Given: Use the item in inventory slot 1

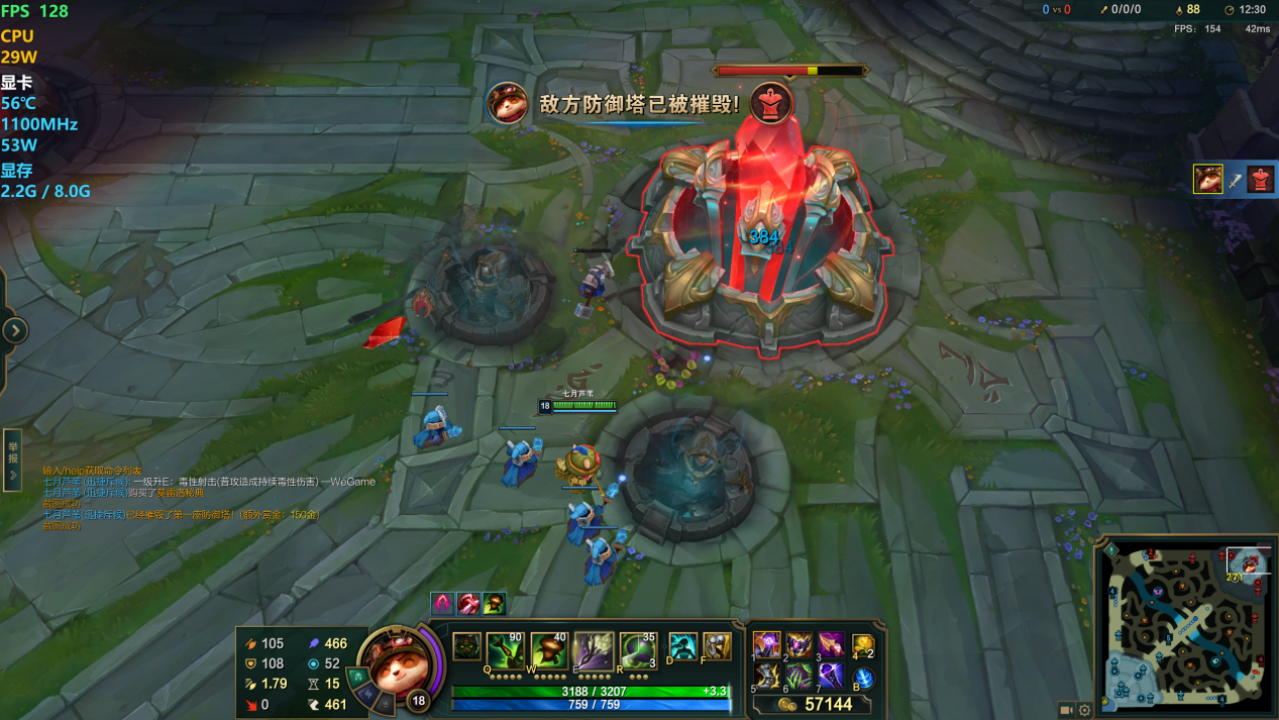Looking at the screenshot, I should coord(767,644).
